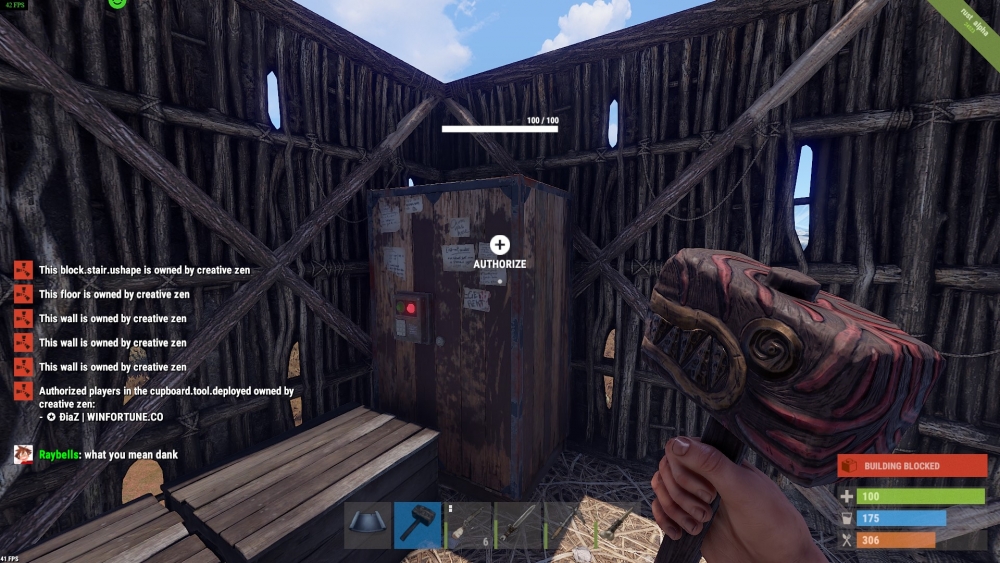This screenshot has height=563, width=1000.
Task: Equip the mace in the last hotbar slot
Action: pyautogui.click(x=620, y=525)
